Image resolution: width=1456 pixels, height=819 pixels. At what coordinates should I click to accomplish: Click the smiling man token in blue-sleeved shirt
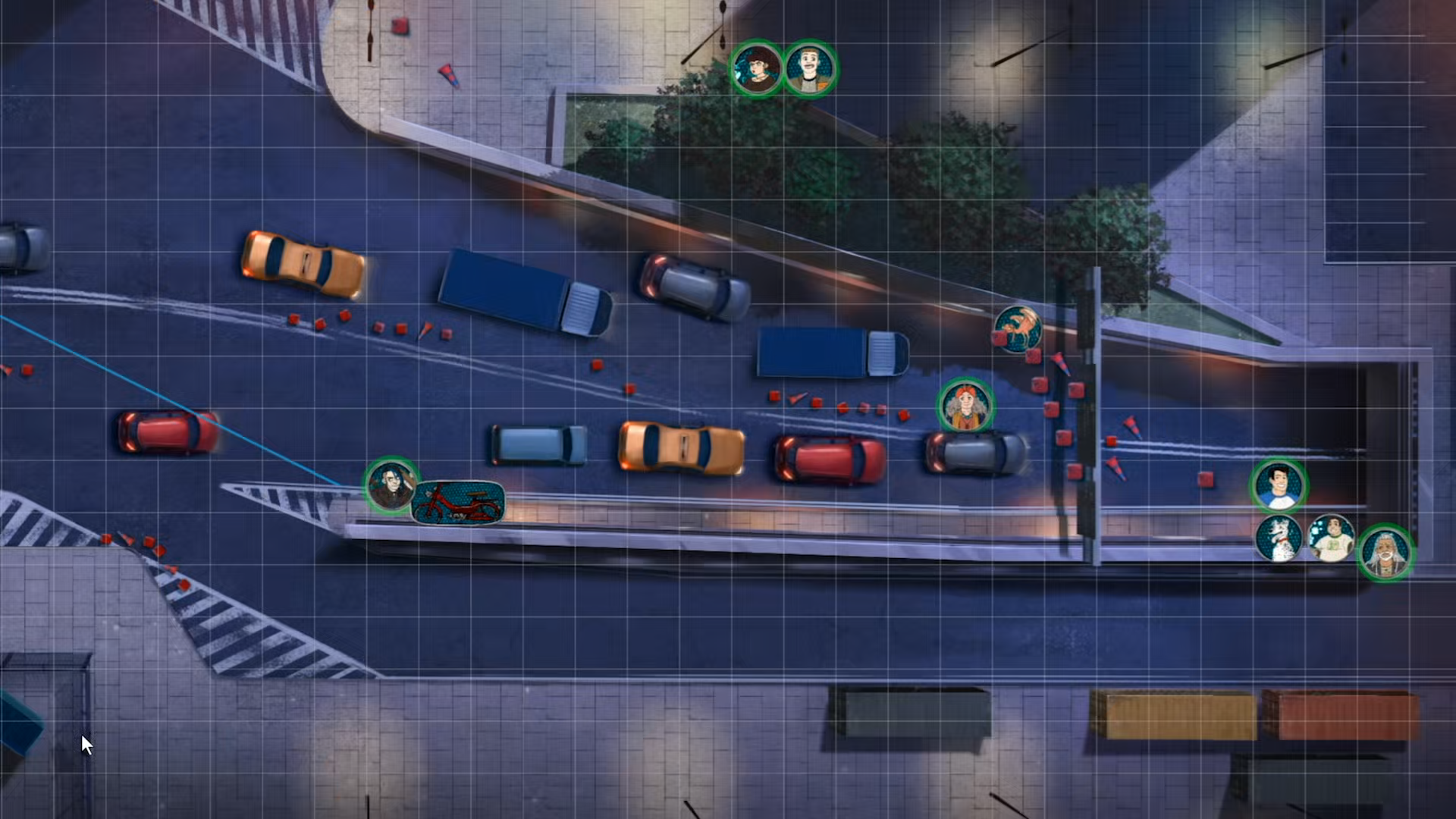(x=1278, y=486)
